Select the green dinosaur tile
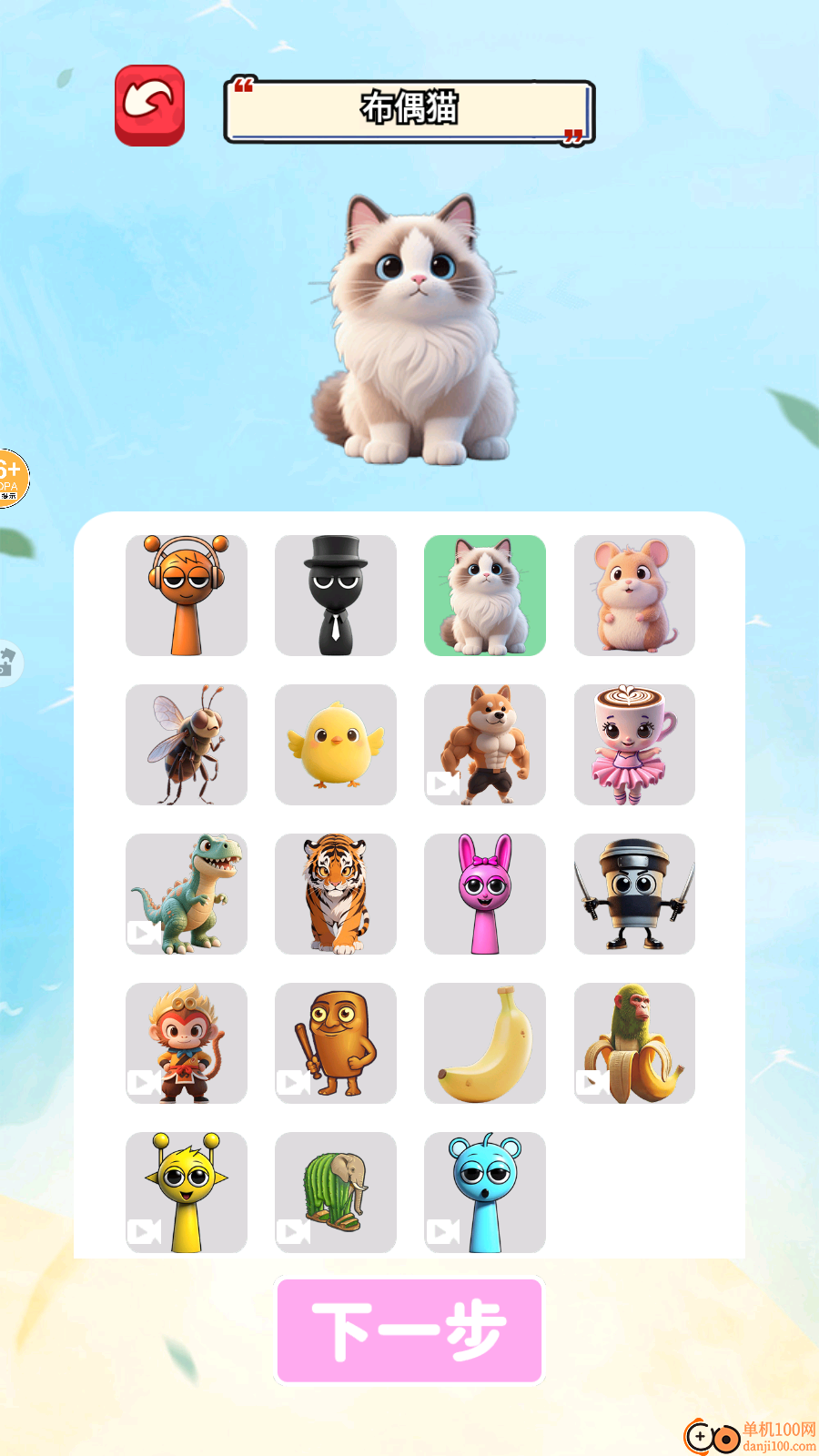819x1456 pixels. point(187,894)
